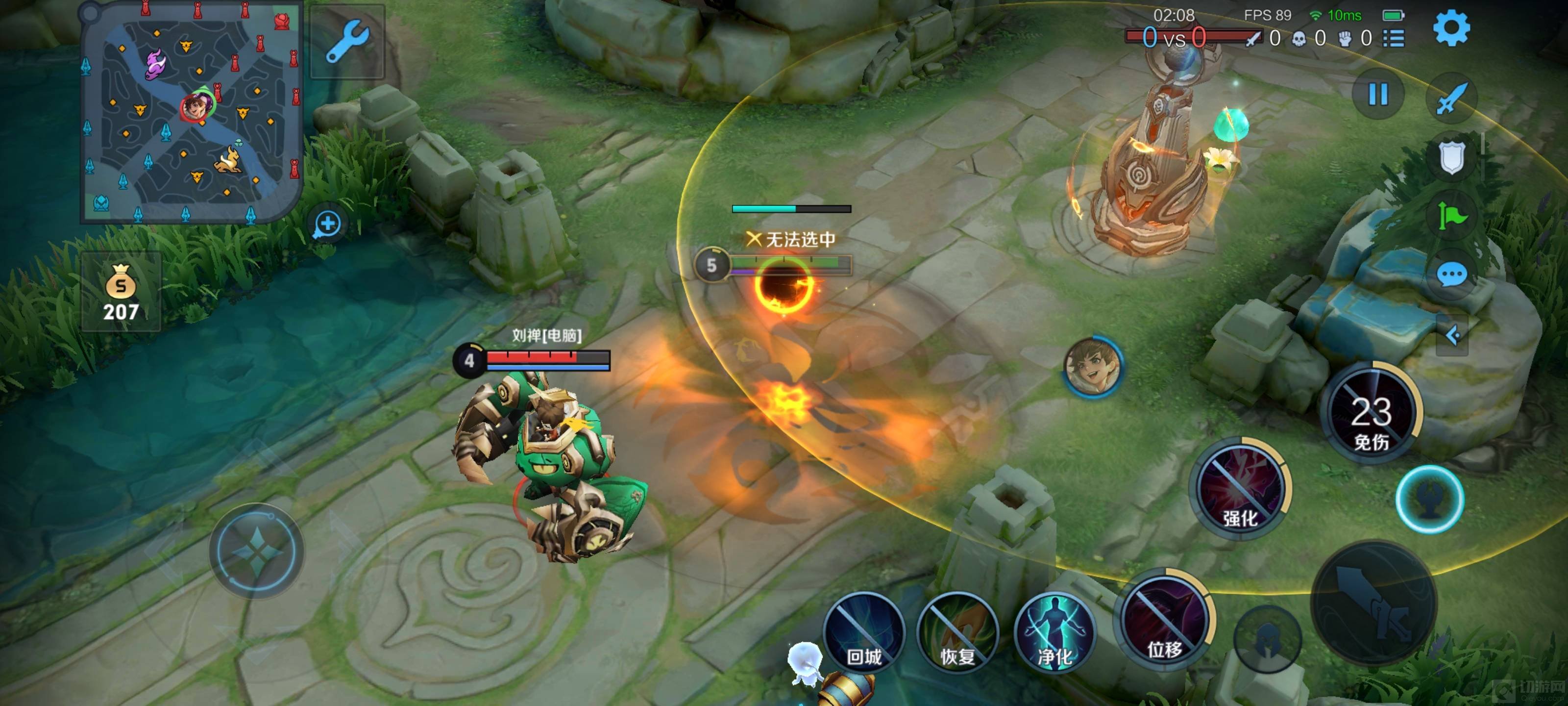The height and width of the screenshot is (706, 1568).
Task: Click the magnifier plus button below minimap
Action: click(327, 224)
